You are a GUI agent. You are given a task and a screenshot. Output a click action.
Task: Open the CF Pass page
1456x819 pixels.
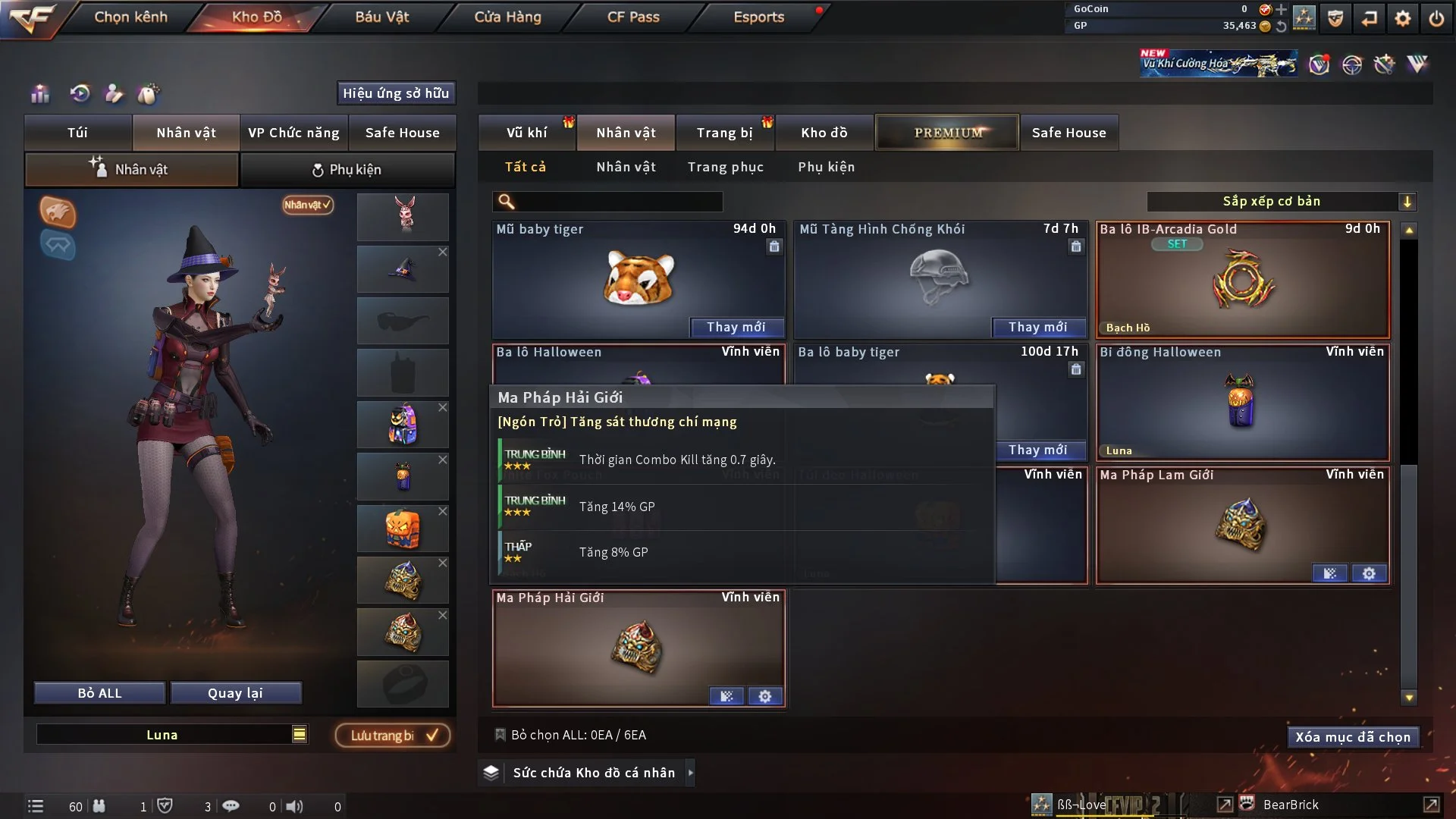tap(633, 17)
